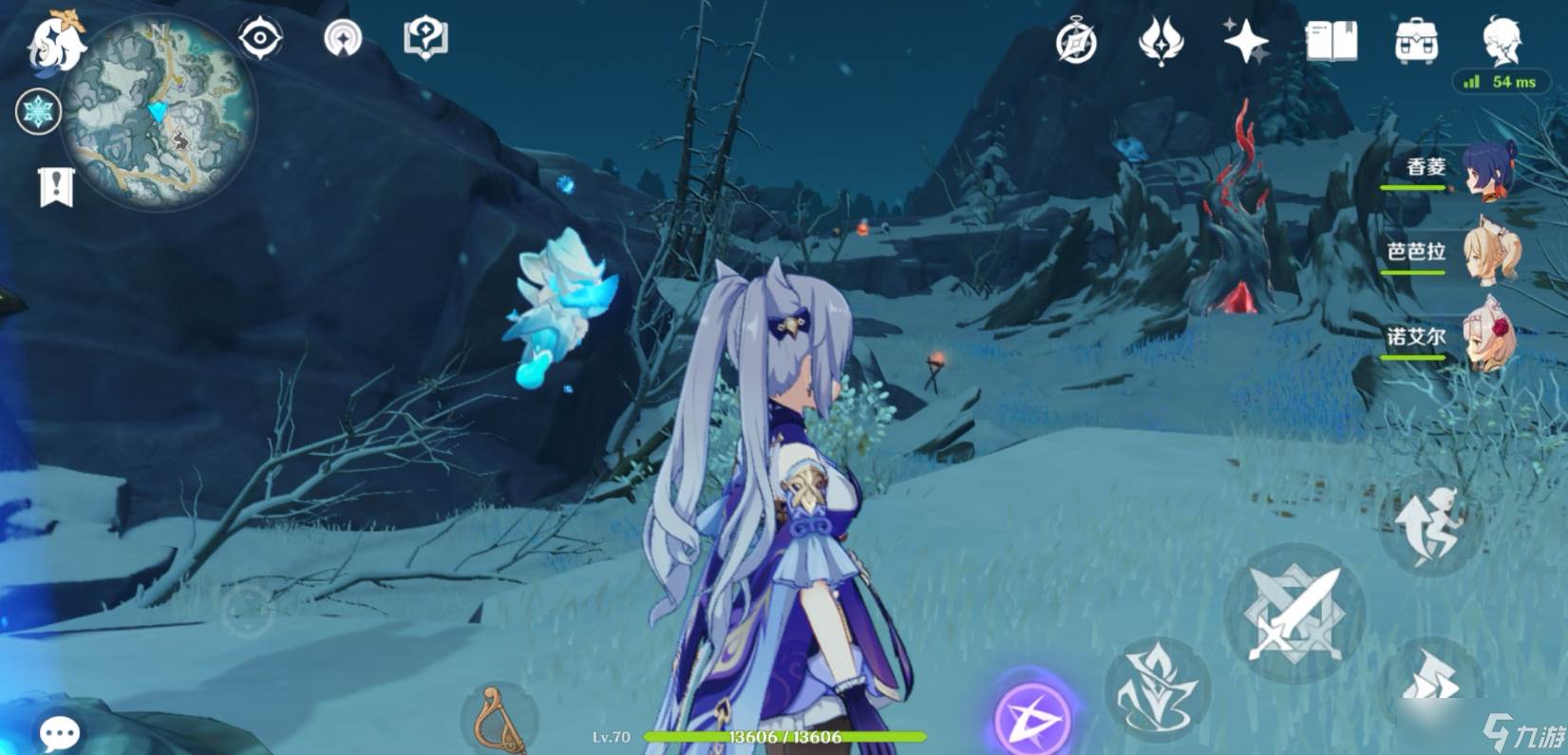The height and width of the screenshot is (755, 1568).
Task: Open the adventurer handbook book icon
Action: click(1331, 42)
